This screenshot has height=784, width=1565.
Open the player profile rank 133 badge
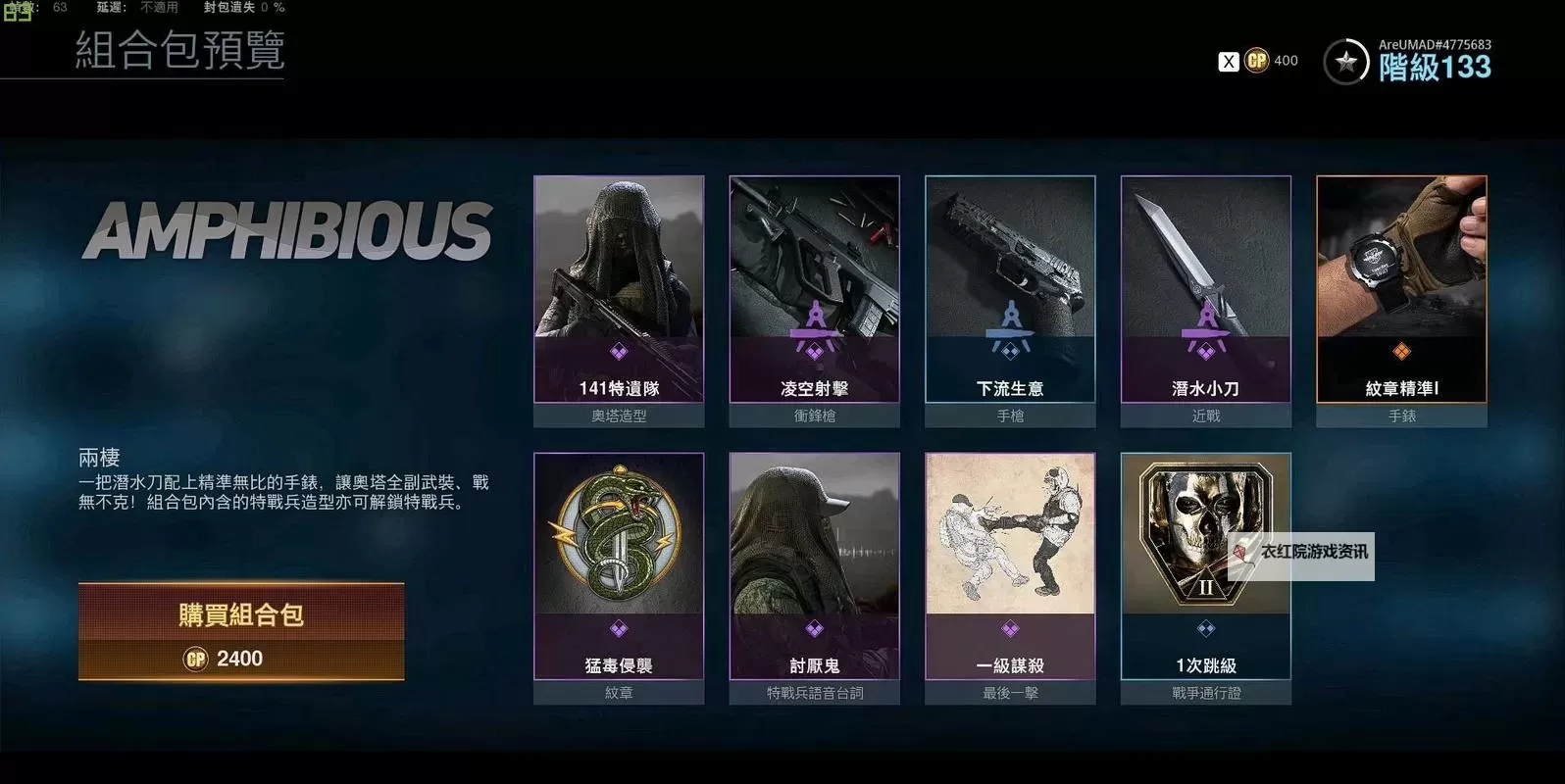[1346, 63]
